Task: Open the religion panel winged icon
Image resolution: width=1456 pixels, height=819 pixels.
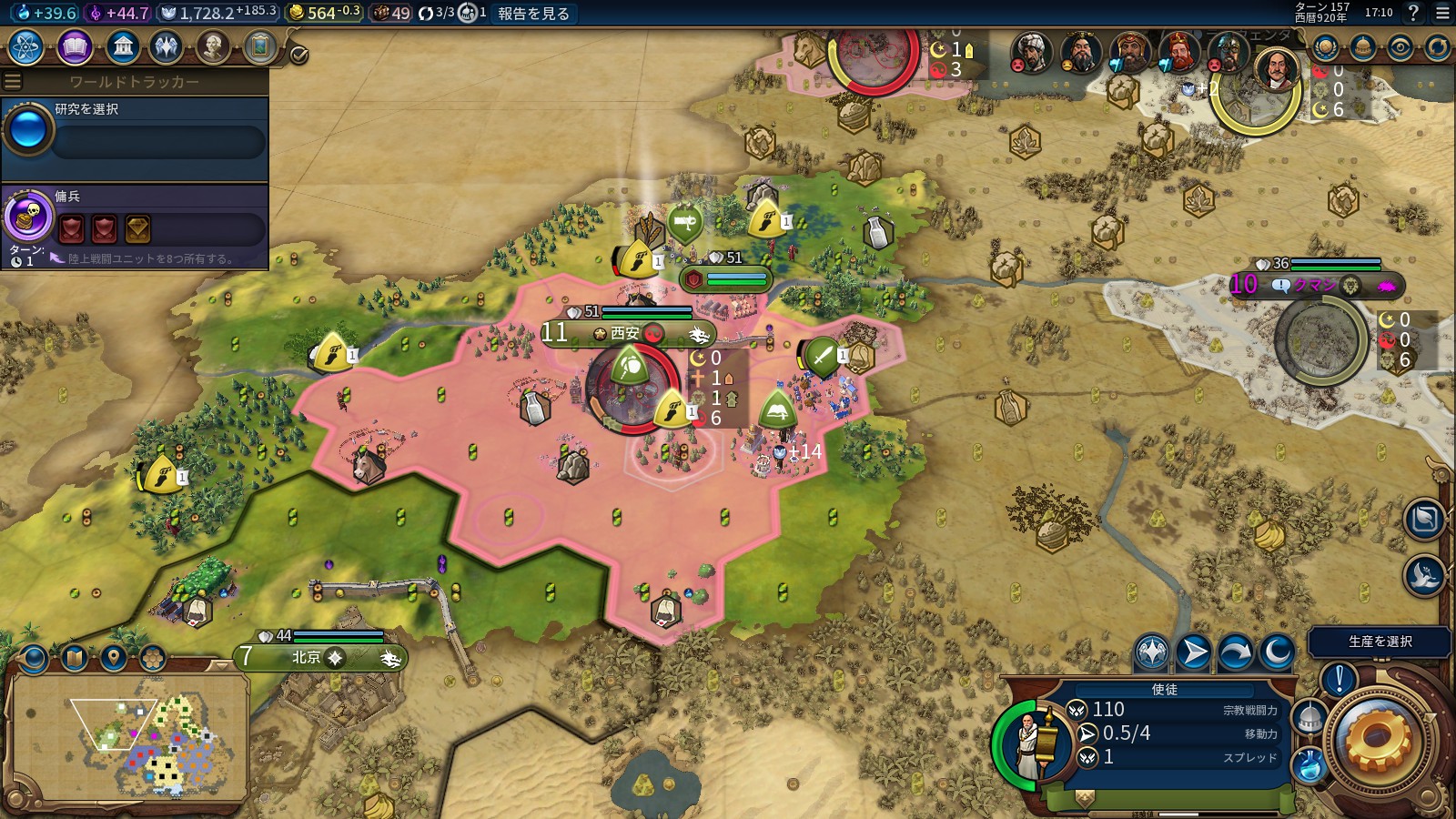Action: coord(167,47)
